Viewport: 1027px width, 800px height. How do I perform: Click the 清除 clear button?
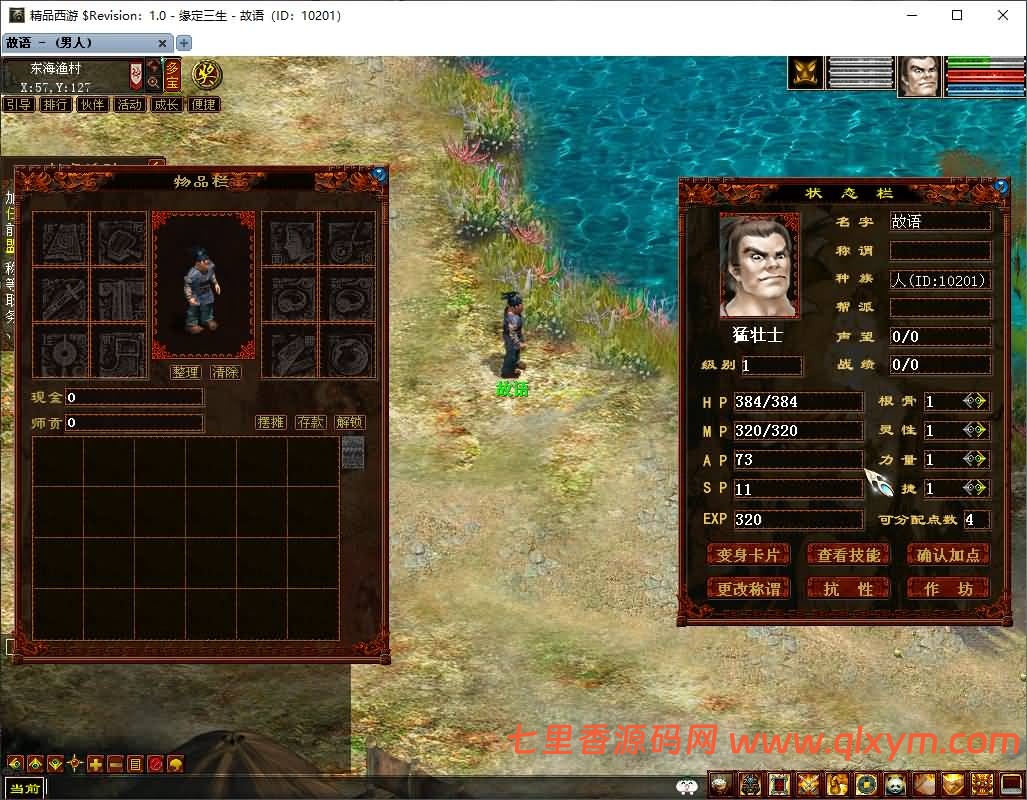[226, 372]
